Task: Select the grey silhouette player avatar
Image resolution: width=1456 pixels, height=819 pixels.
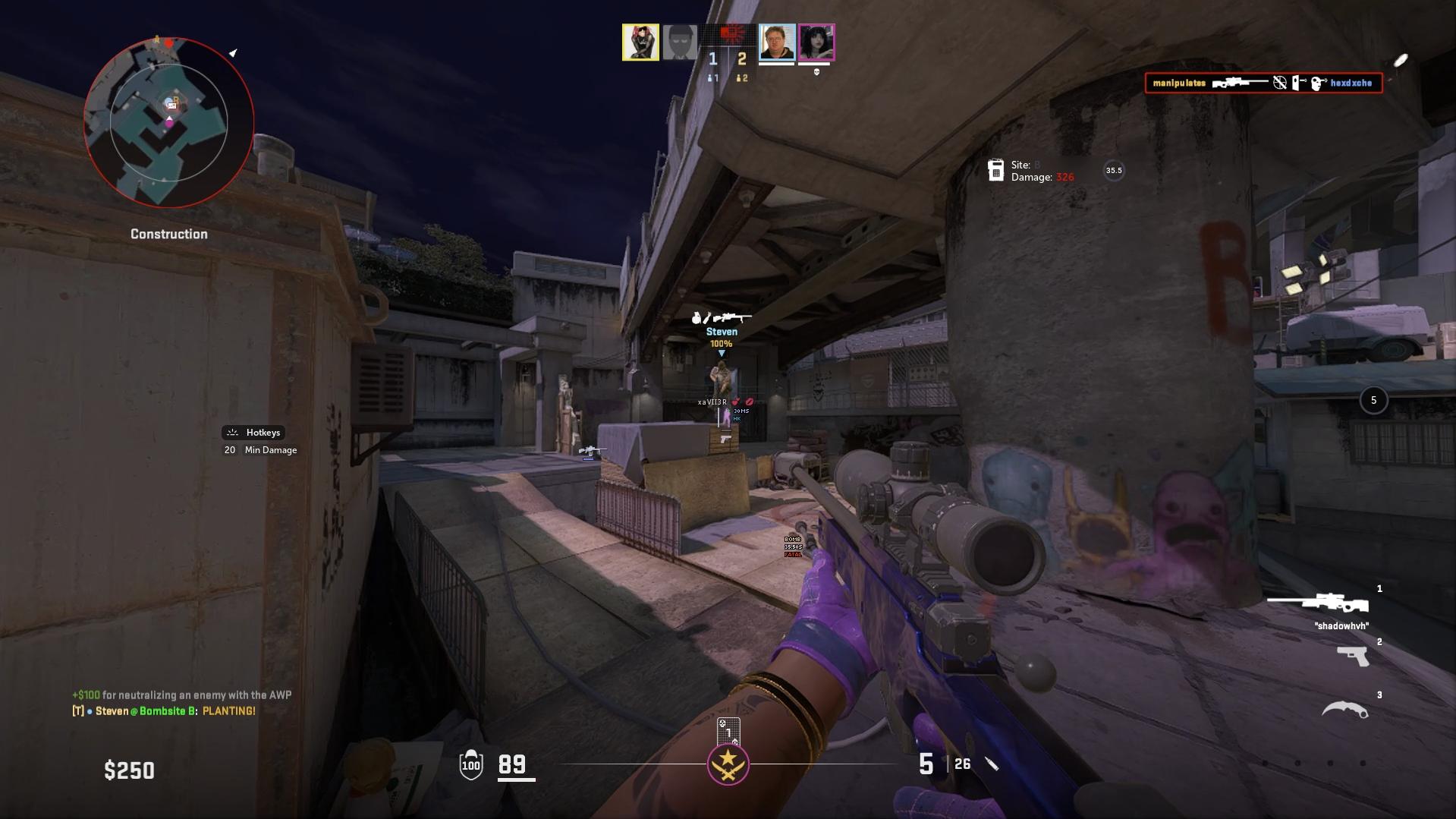Action: coord(680,42)
